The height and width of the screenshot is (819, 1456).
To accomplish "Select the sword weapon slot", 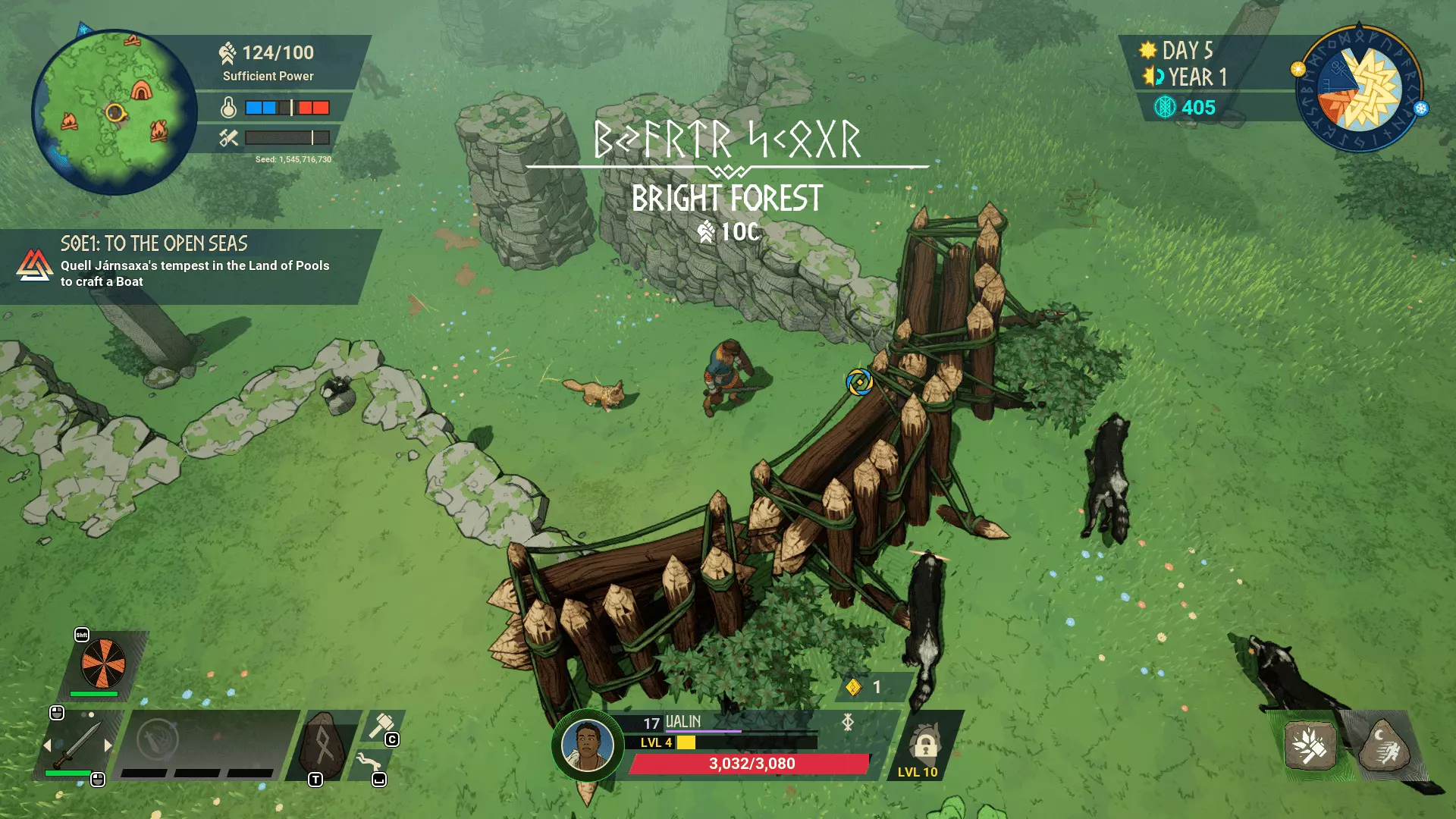I will point(77,745).
